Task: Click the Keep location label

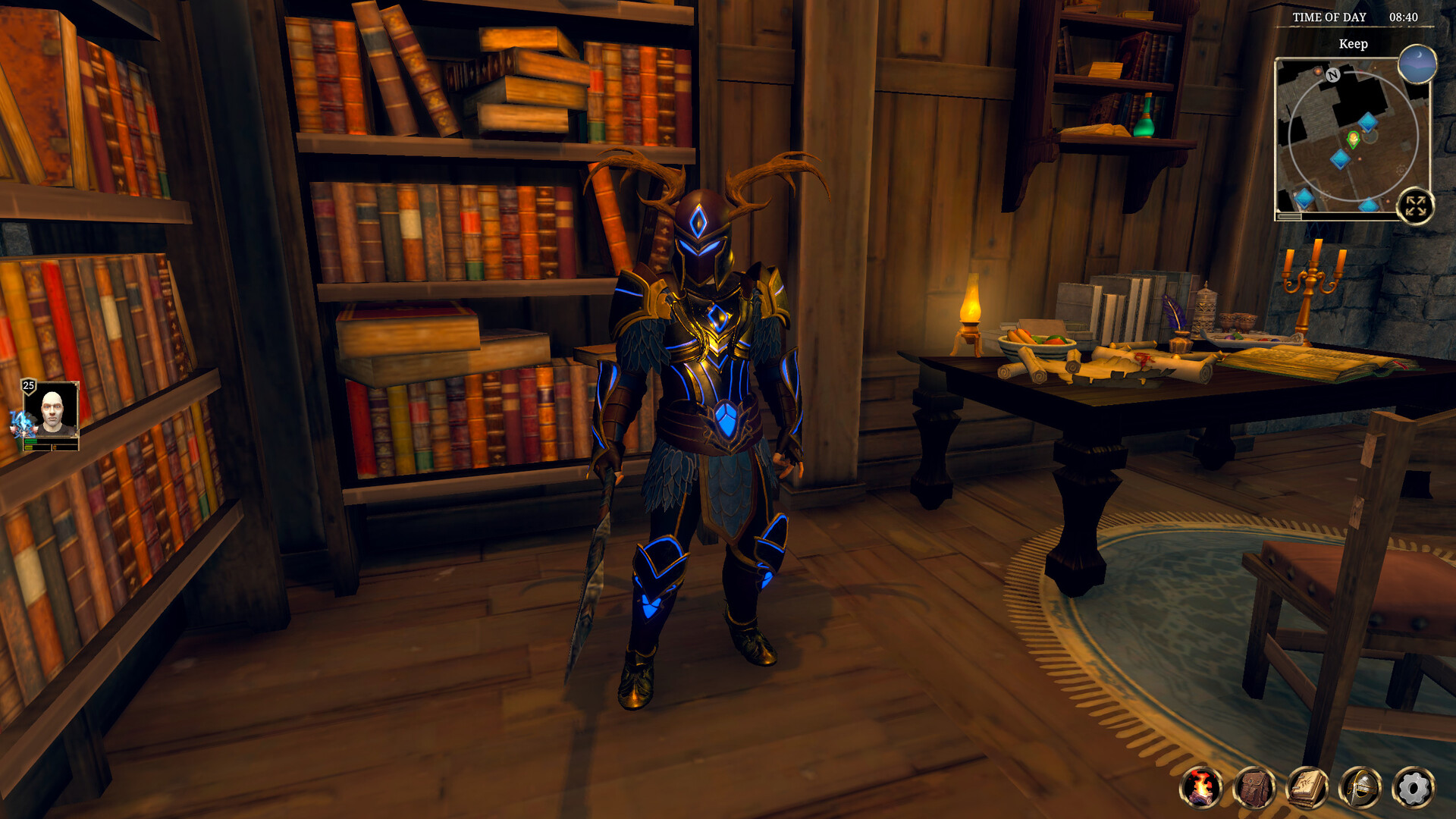Action: 1354,42
